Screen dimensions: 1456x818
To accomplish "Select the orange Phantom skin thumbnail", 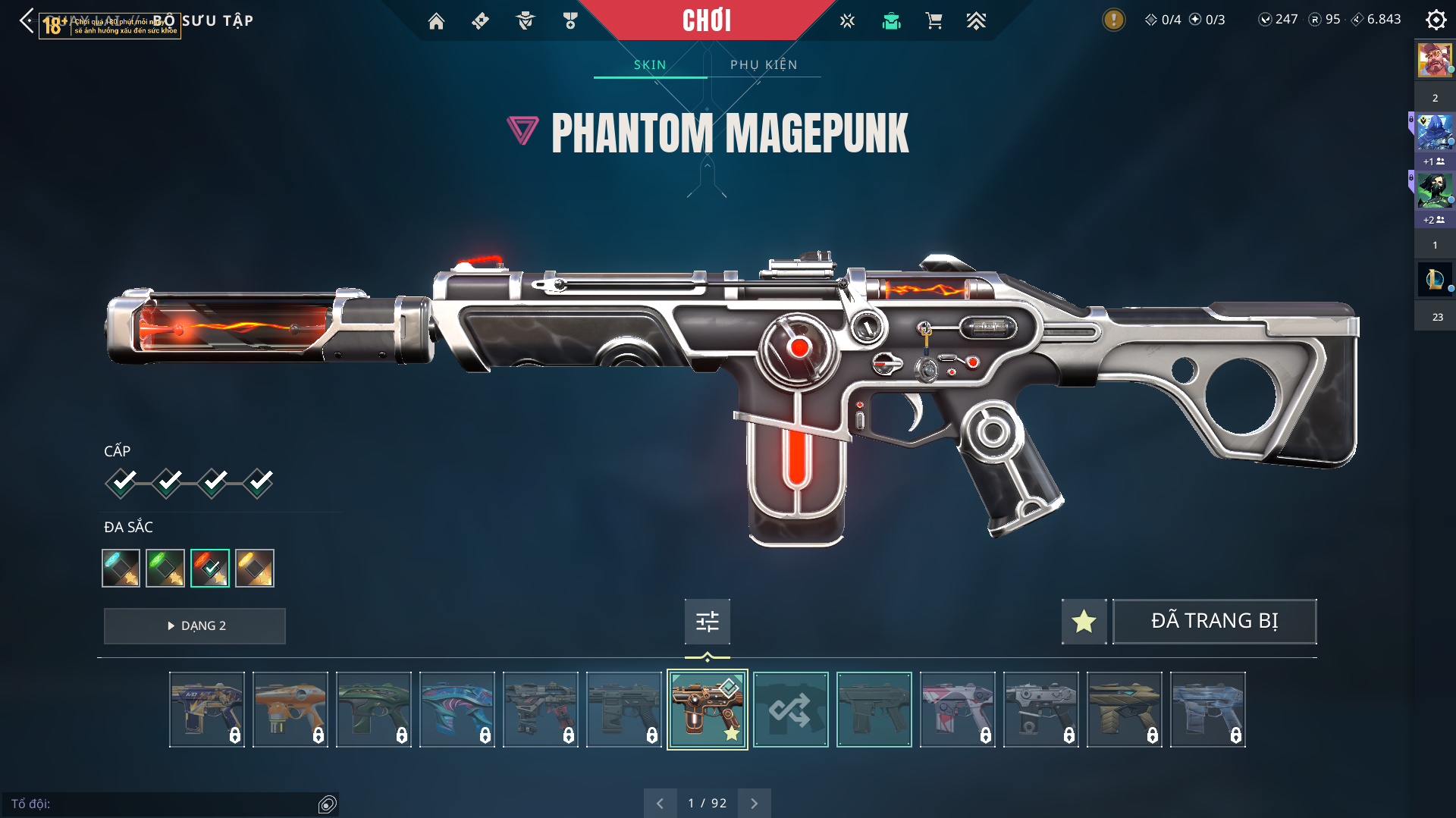I will [290, 710].
